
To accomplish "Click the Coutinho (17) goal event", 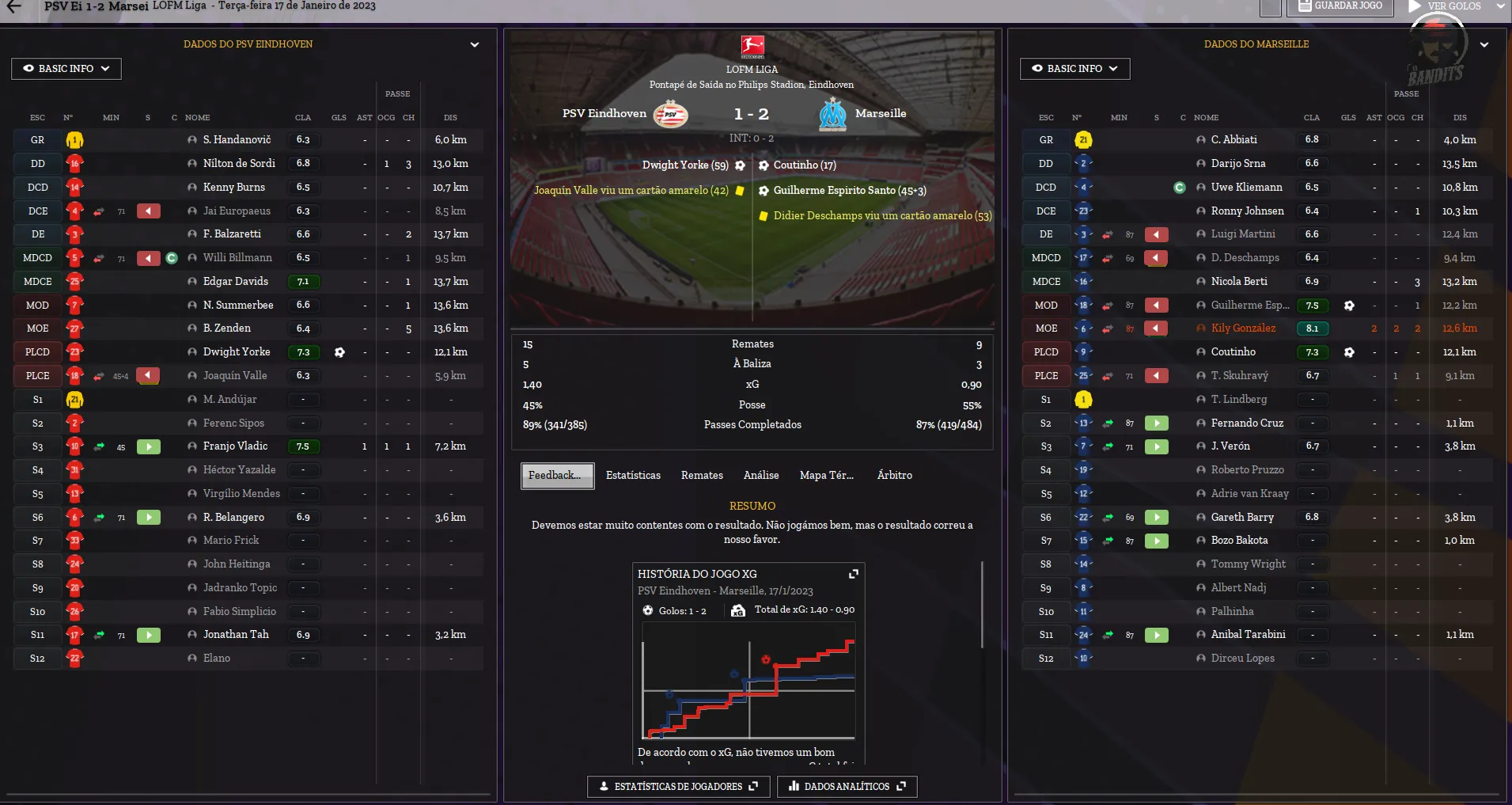I will click(x=804, y=165).
